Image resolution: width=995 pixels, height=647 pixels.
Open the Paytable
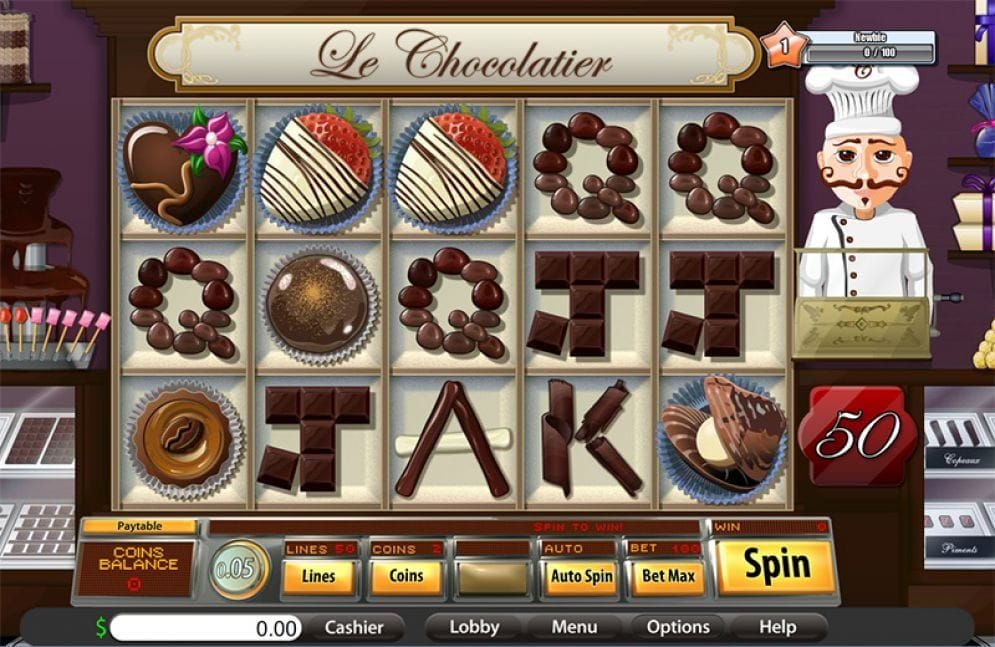pyautogui.click(x=138, y=526)
